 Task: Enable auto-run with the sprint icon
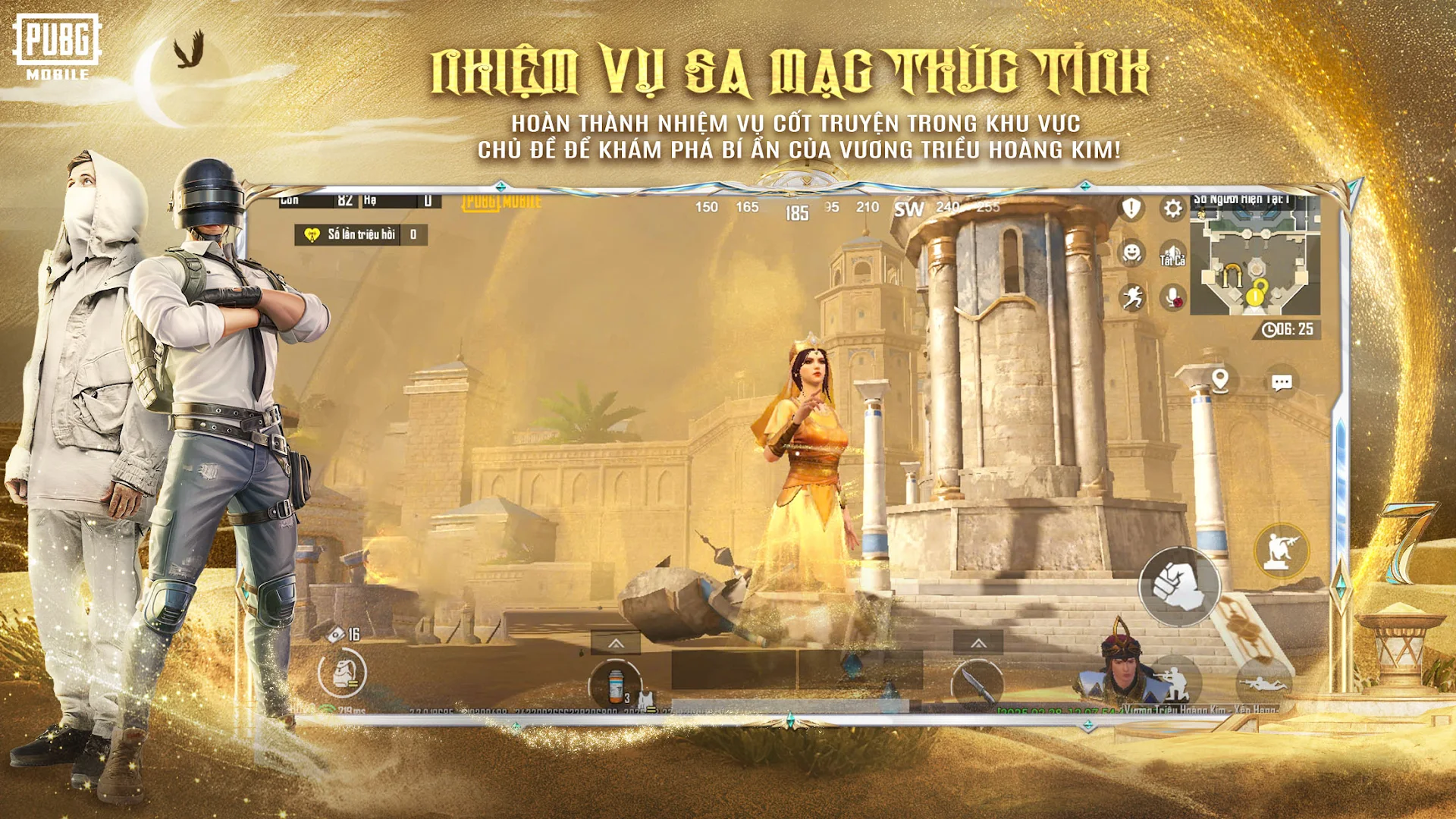[x=1132, y=297]
